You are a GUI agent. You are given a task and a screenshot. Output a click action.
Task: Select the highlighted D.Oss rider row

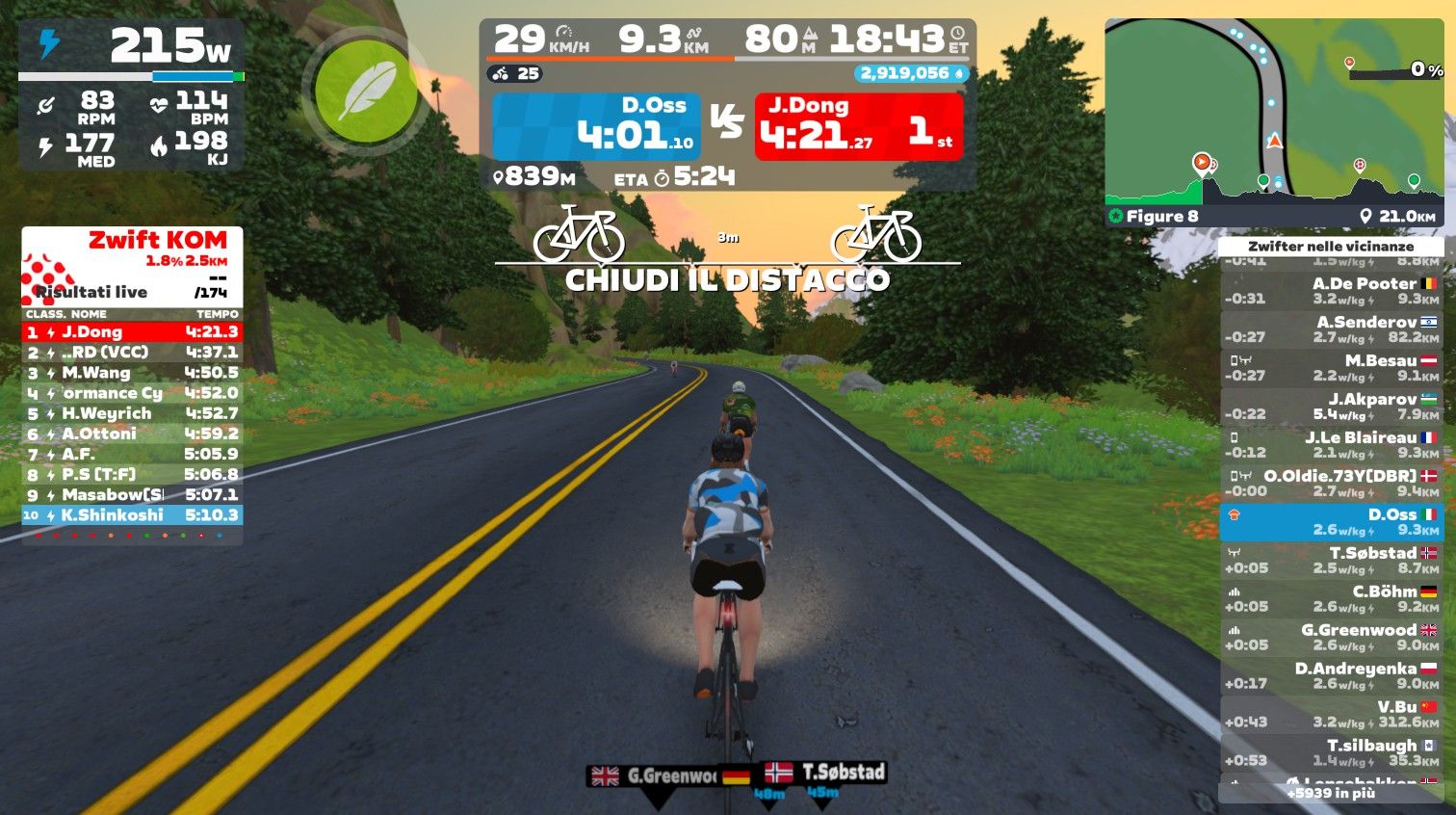click(x=1332, y=522)
